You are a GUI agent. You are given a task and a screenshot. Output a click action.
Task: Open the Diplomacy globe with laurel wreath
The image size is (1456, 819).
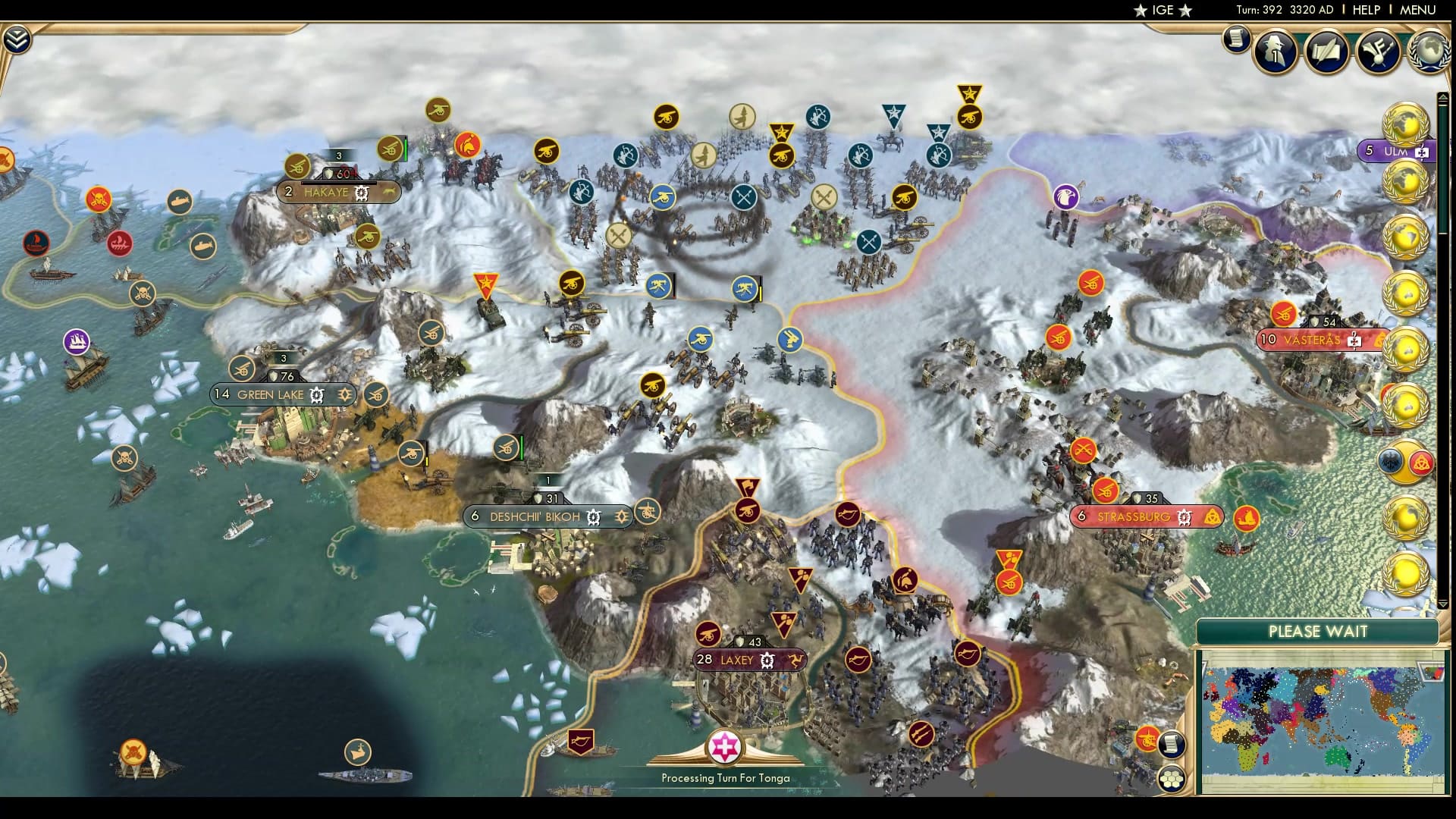click(x=1429, y=50)
